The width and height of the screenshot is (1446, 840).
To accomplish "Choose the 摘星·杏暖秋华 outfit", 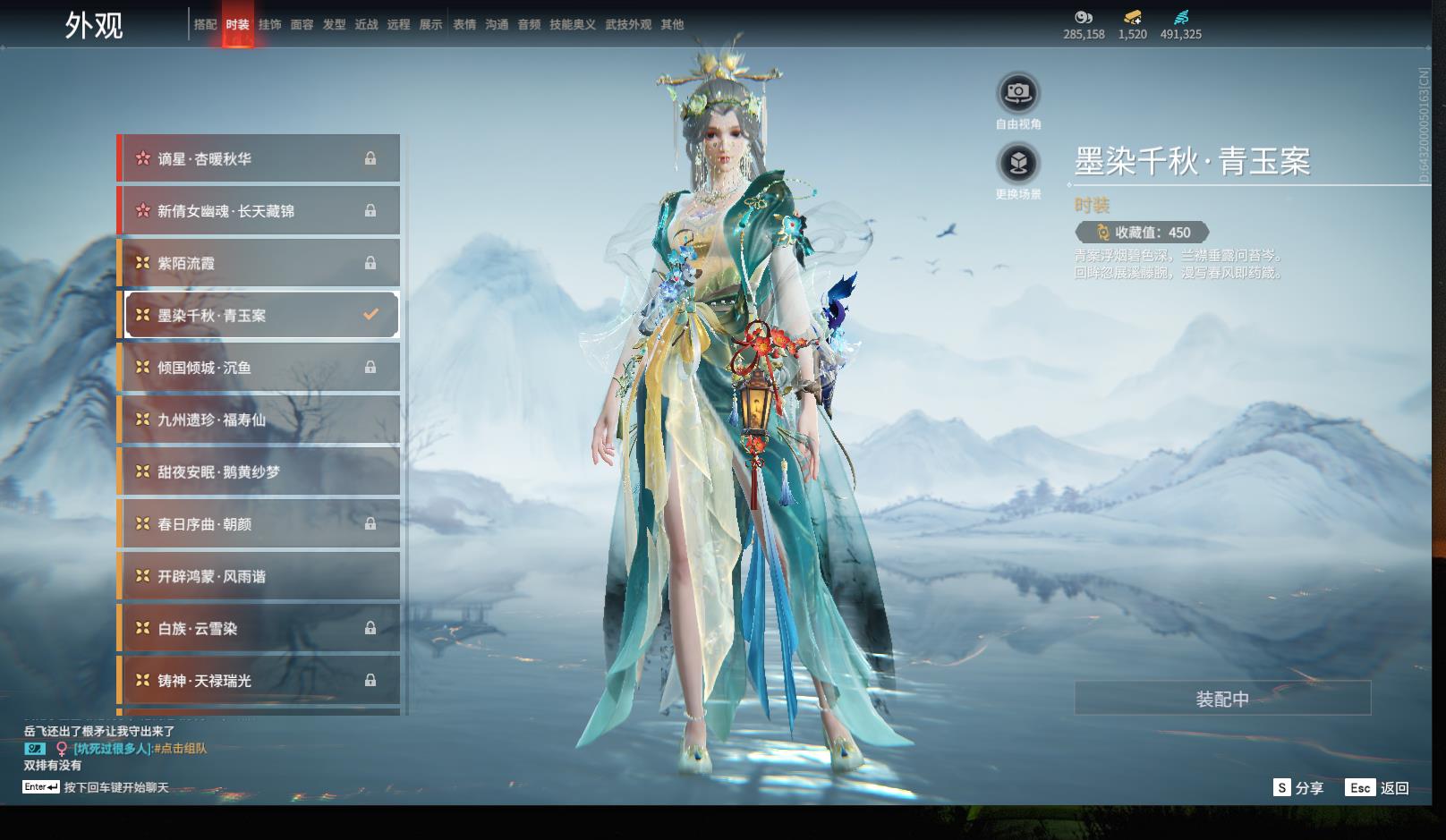I will [259, 159].
